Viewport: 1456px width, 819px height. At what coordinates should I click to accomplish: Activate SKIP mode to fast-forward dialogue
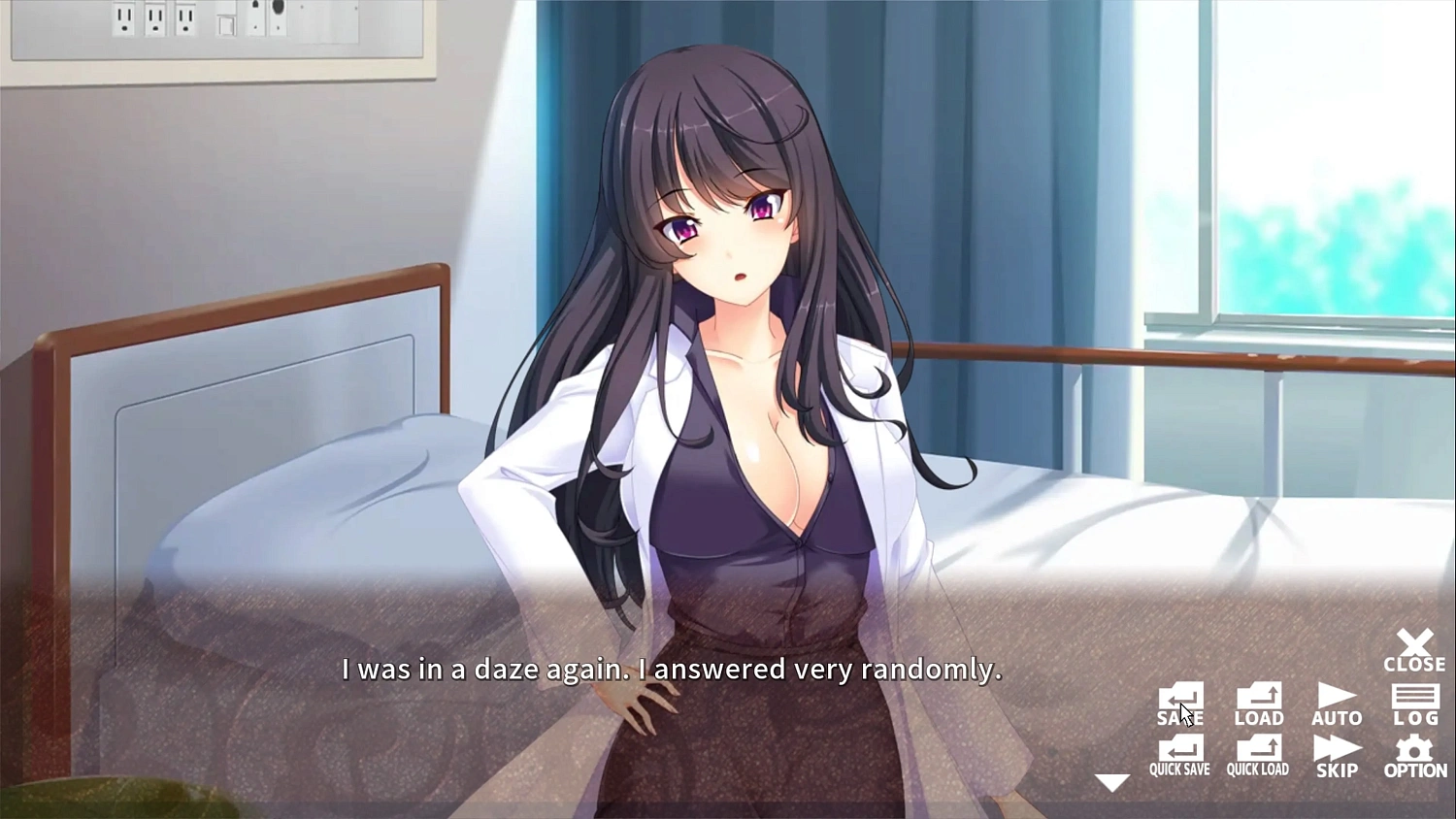point(1337,757)
